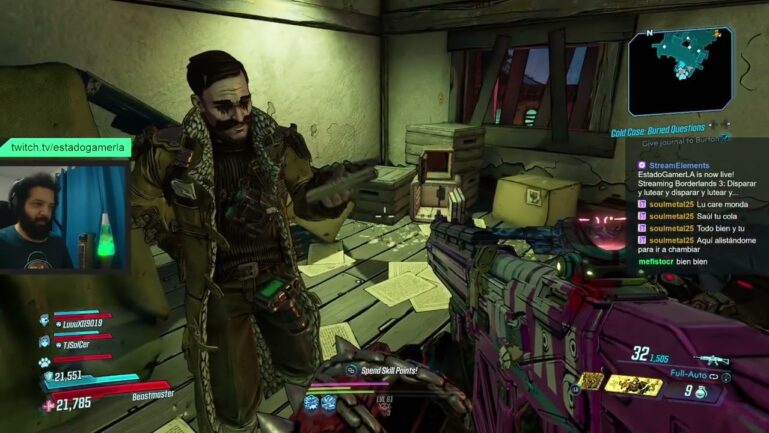Image resolution: width=769 pixels, height=433 pixels.
Task: Select party member TJSolCer's name
Action: click(75, 343)
